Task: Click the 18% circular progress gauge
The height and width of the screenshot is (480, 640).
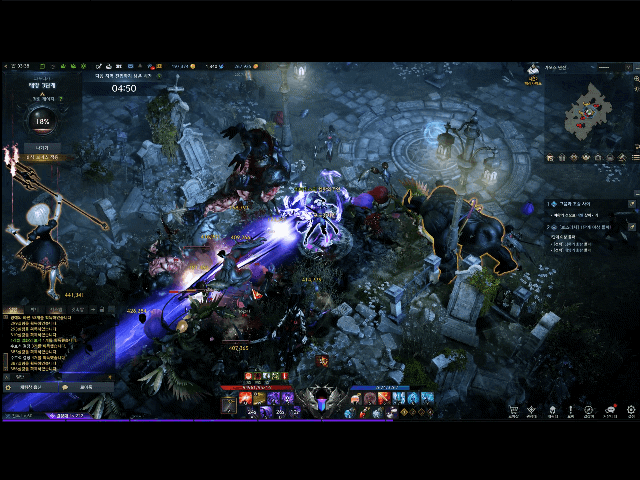Action: point(42,122)
